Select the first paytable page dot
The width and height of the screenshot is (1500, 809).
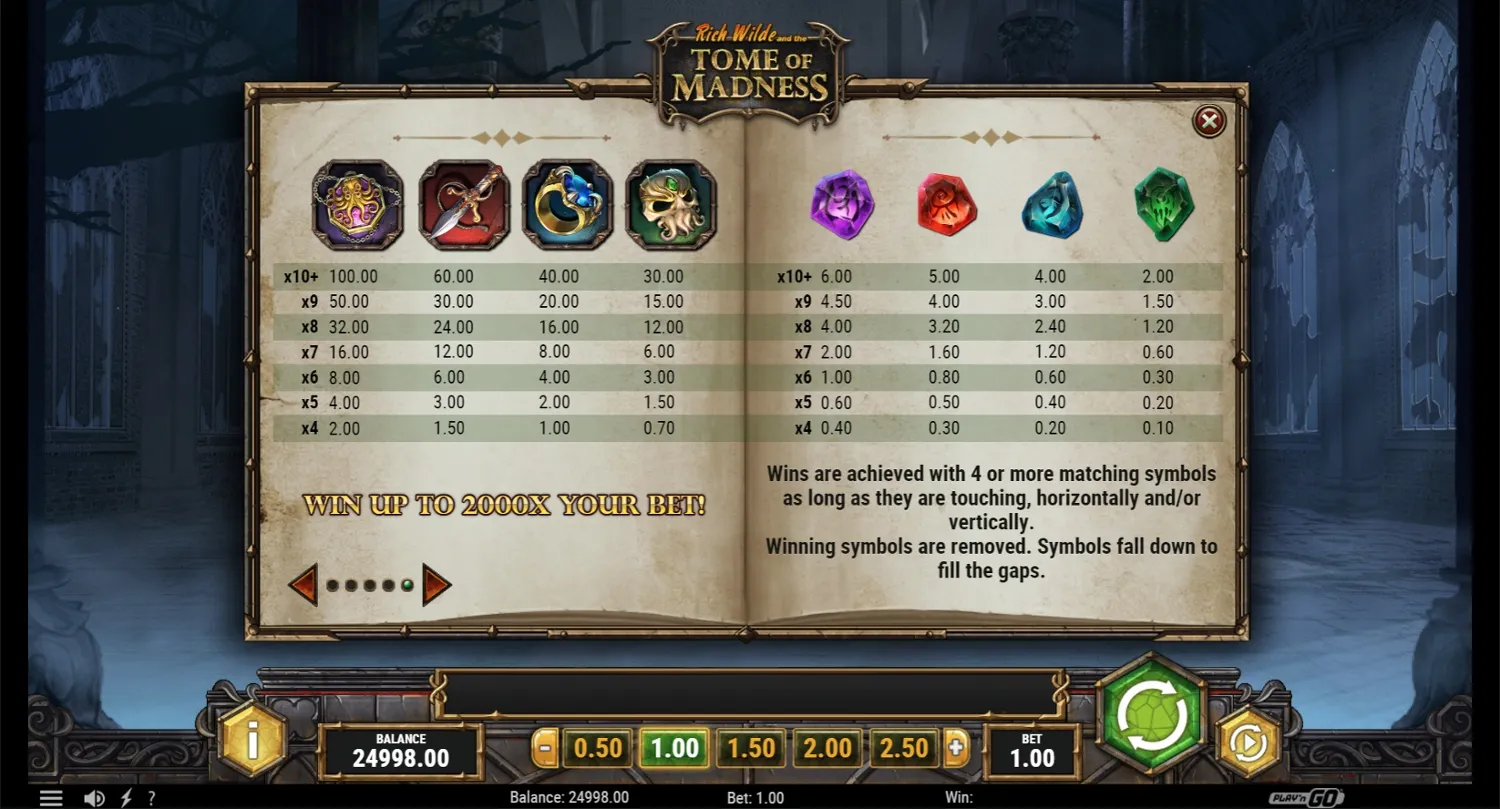[x=330, y=584]
